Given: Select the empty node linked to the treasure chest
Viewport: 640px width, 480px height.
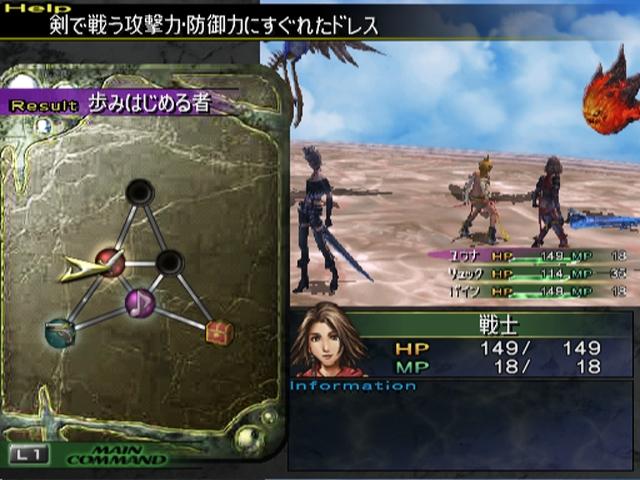Looking at the screenshot, I should (x=170, y=263).
